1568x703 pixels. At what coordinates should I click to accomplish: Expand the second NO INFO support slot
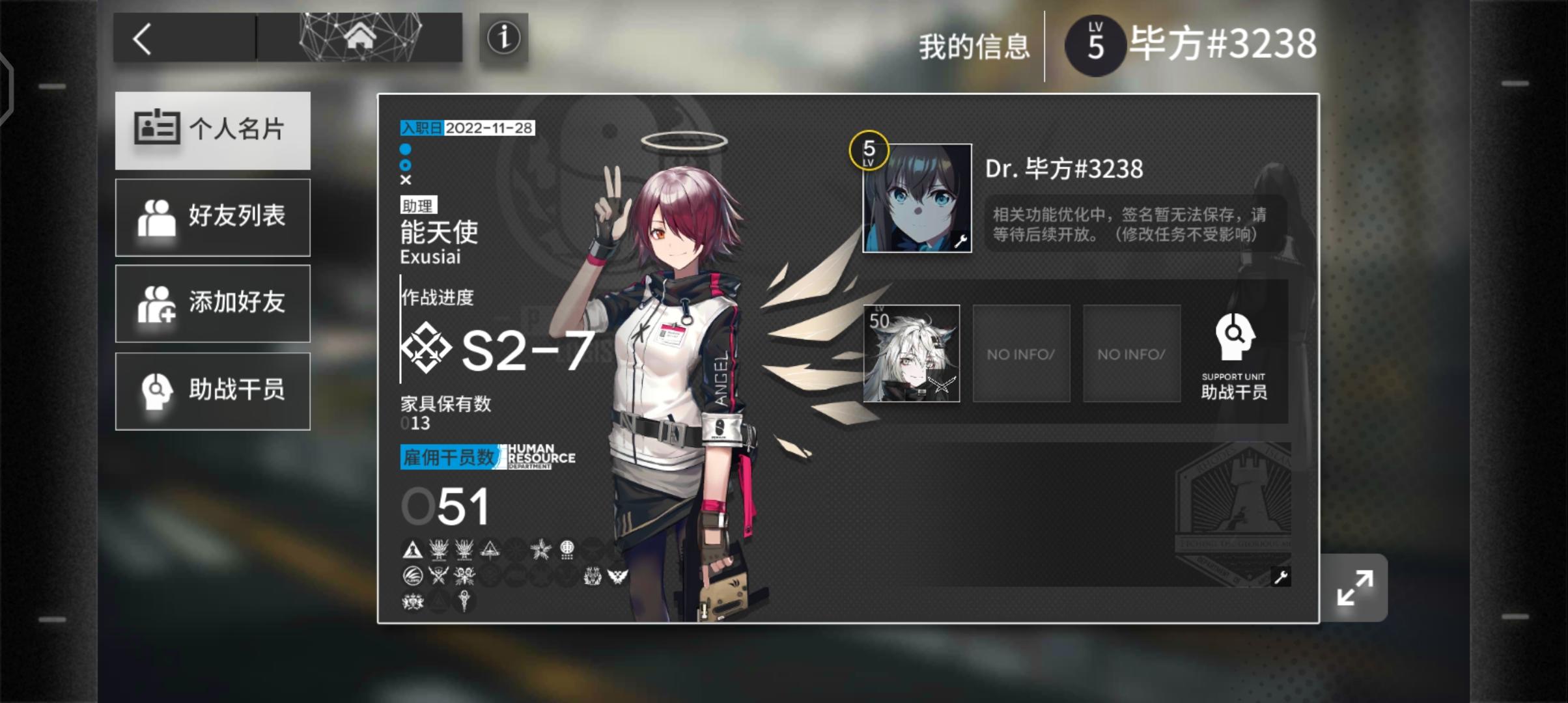point(1130,353)
